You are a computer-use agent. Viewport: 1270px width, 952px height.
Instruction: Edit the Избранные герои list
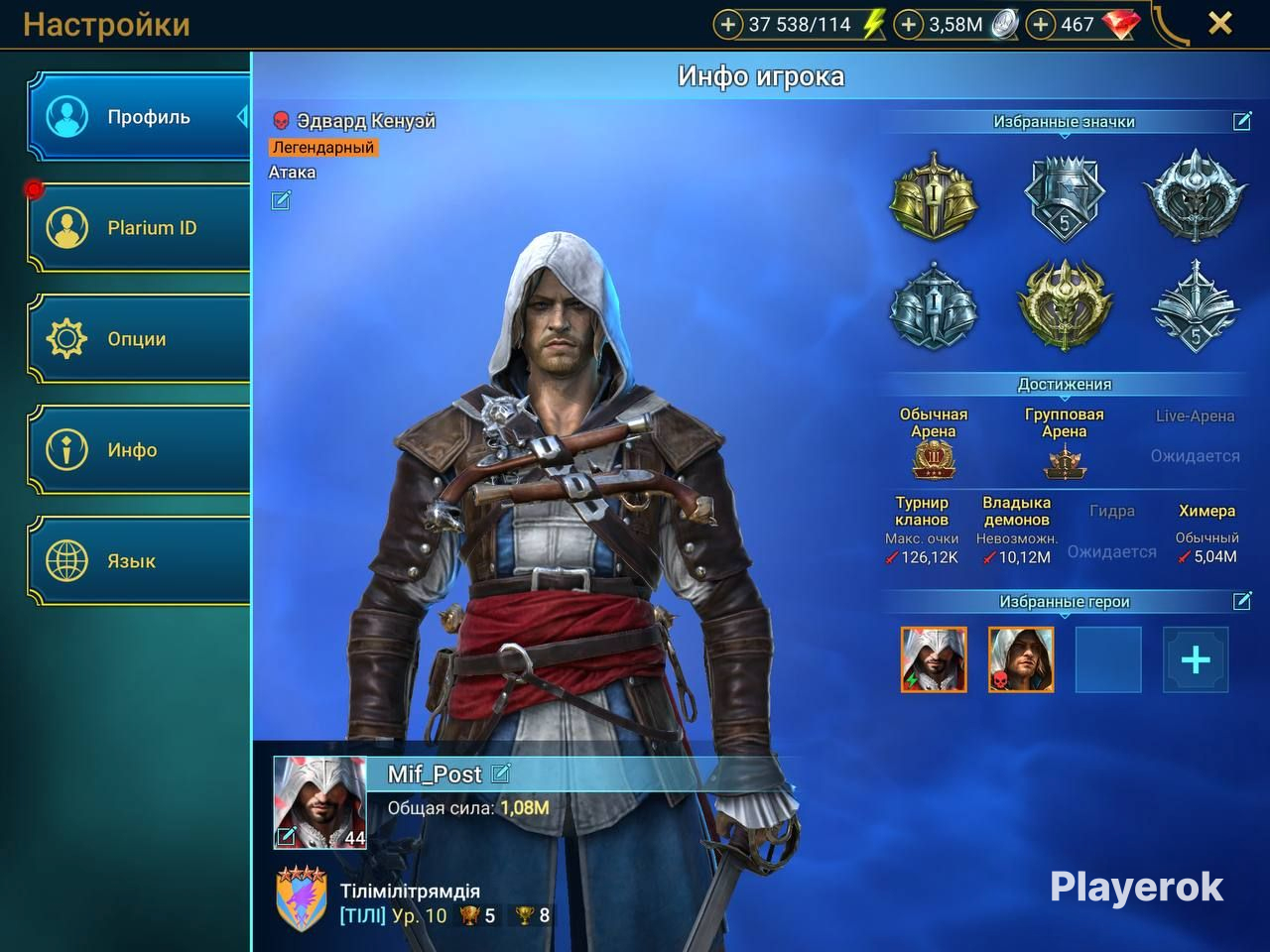pyautogui.click(x=1242, y=601)
